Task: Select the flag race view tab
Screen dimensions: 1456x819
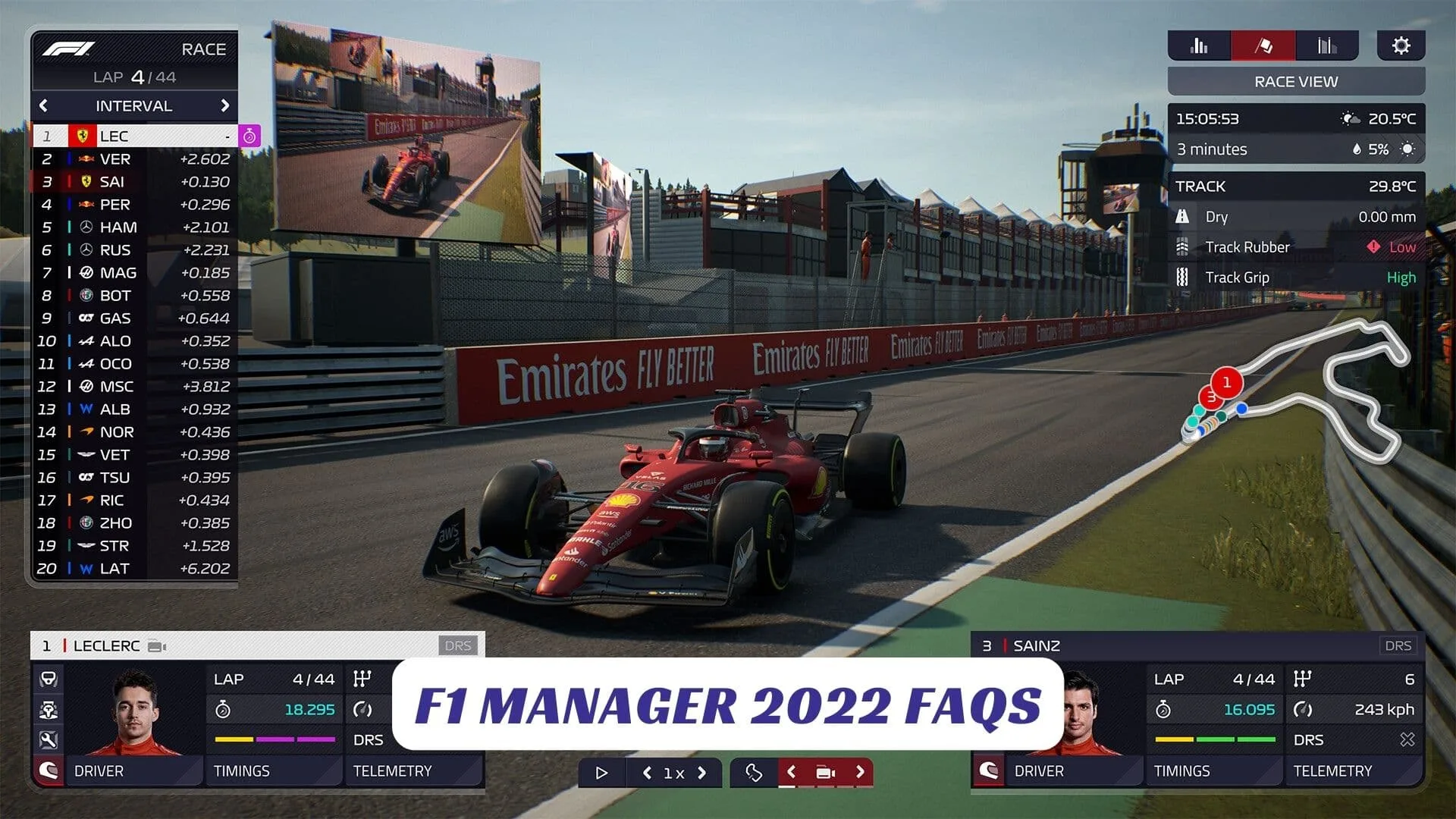Action: (x=1263, y=45)
